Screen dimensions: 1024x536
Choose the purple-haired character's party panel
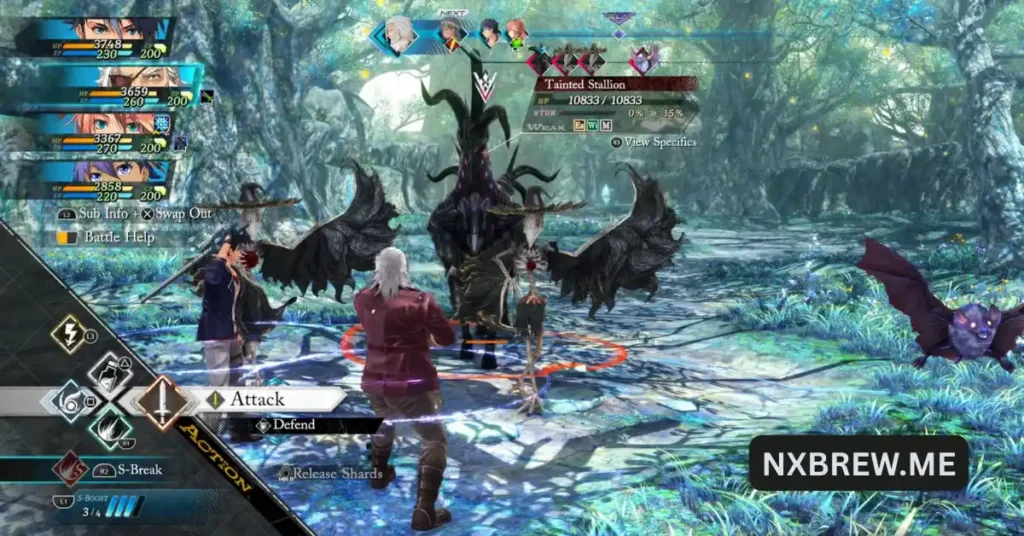click(x=100, y=178)
